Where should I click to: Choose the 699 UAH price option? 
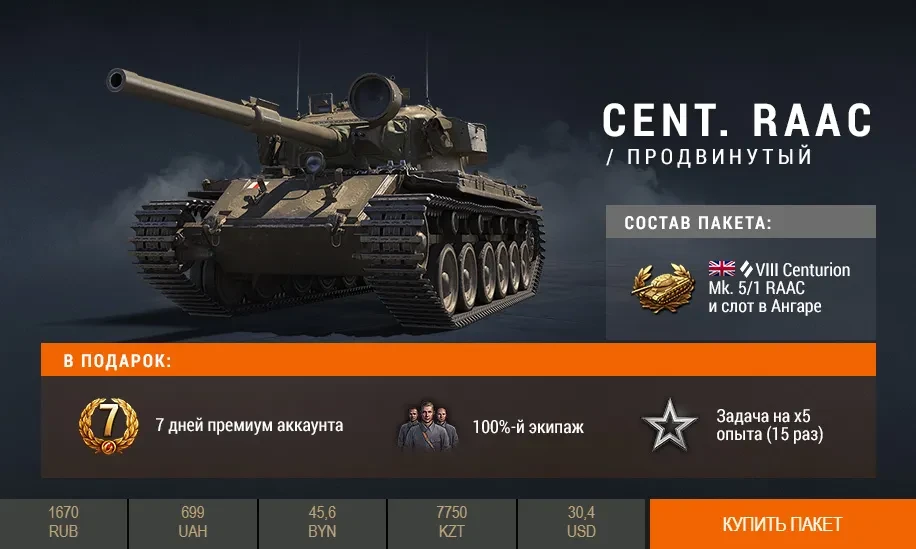[193, 523]
